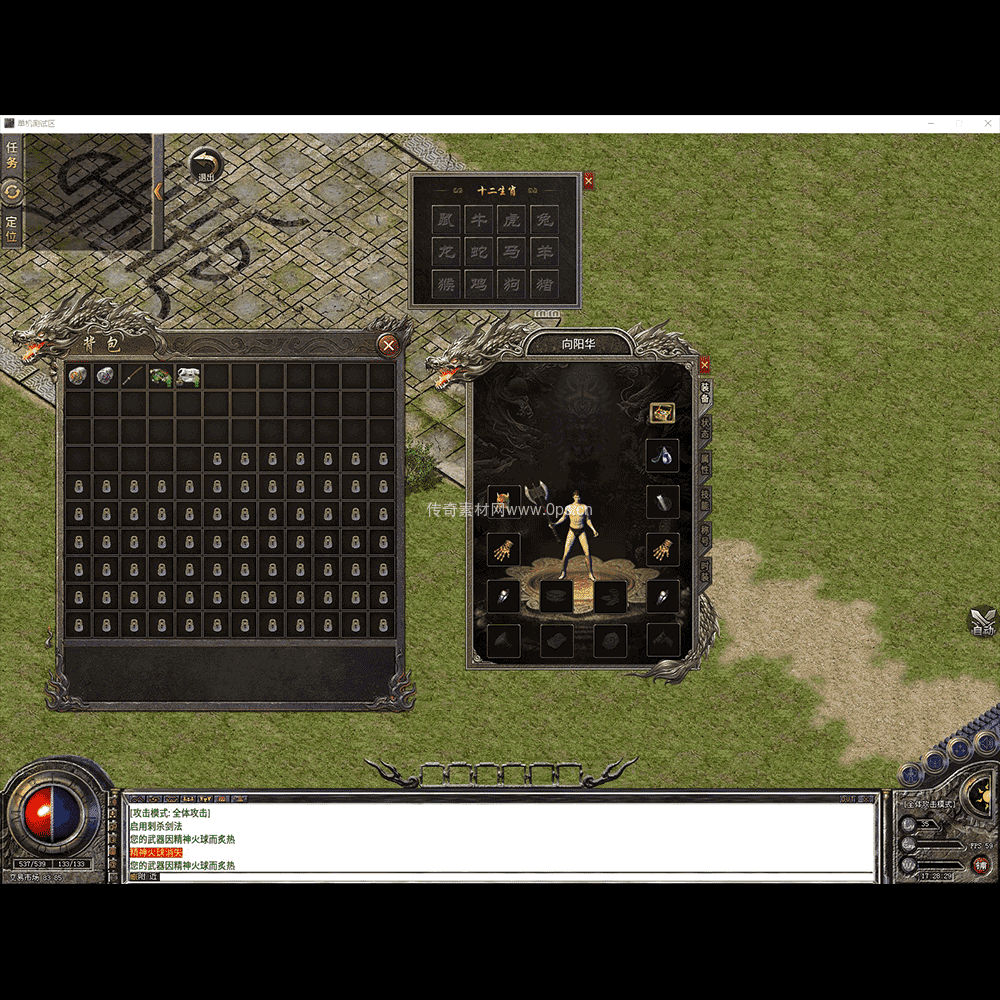Select the 猪 pig zodiac tile
The width and height of the screenshot is (1000, 1000).
(x=544, y=284)
